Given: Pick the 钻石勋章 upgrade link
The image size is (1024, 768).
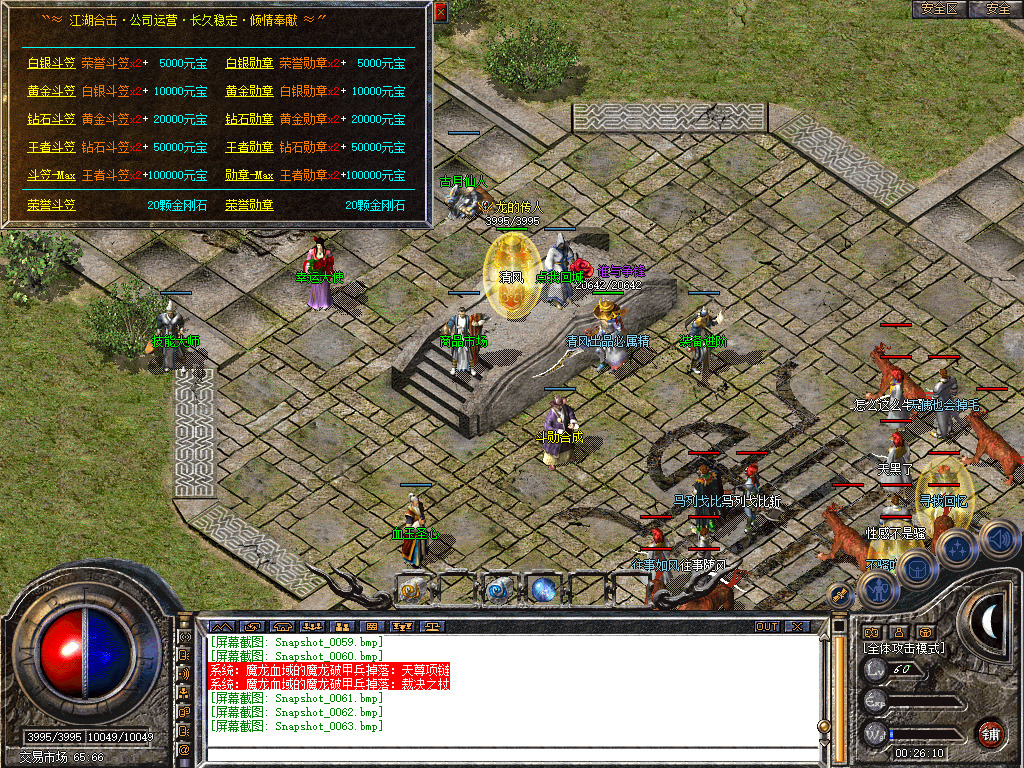Looking at the screenshot, I should 249,119.
